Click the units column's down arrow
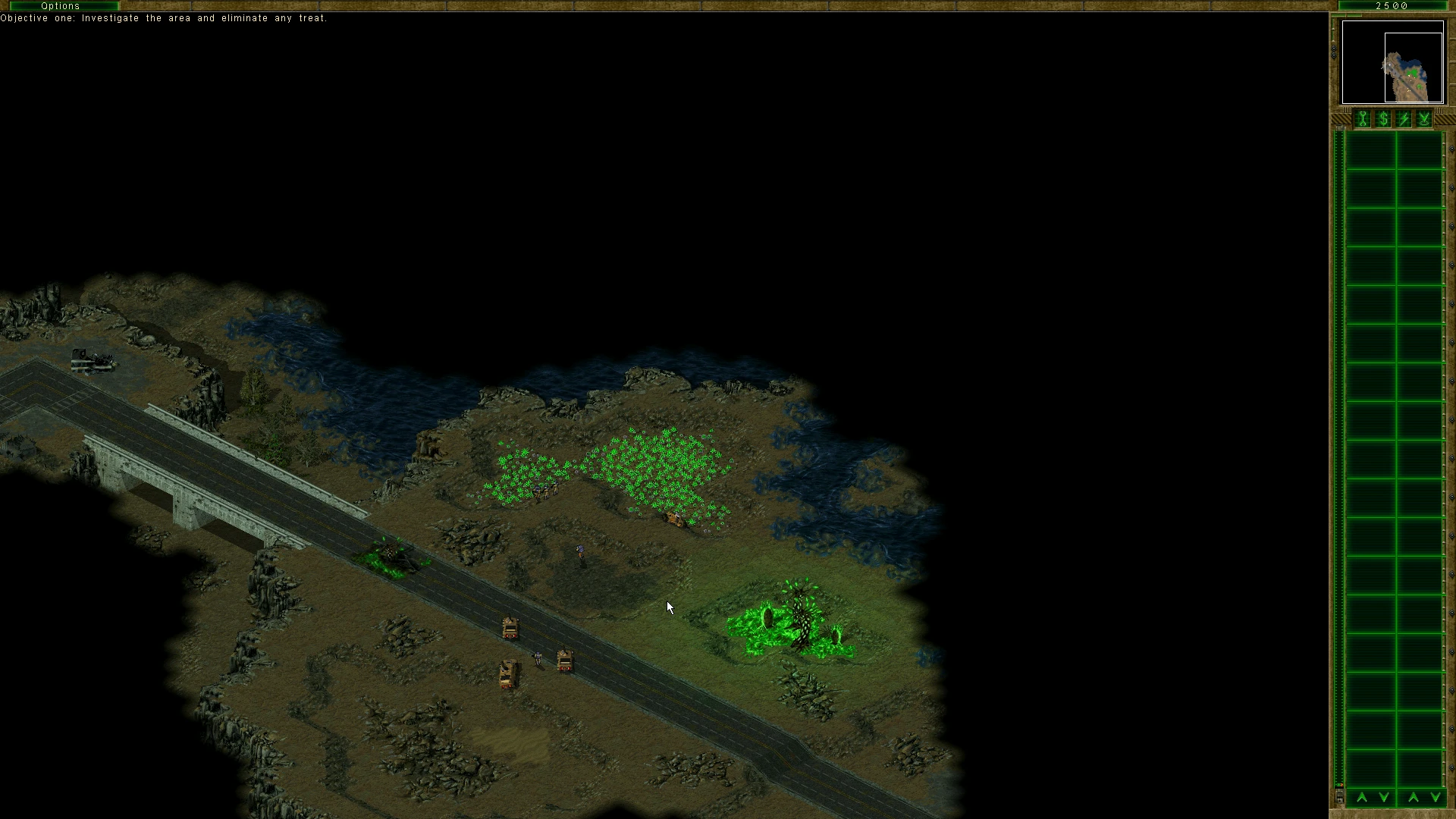The image size is (1456, 819). pyautogui.click(x=1435, y=797)
